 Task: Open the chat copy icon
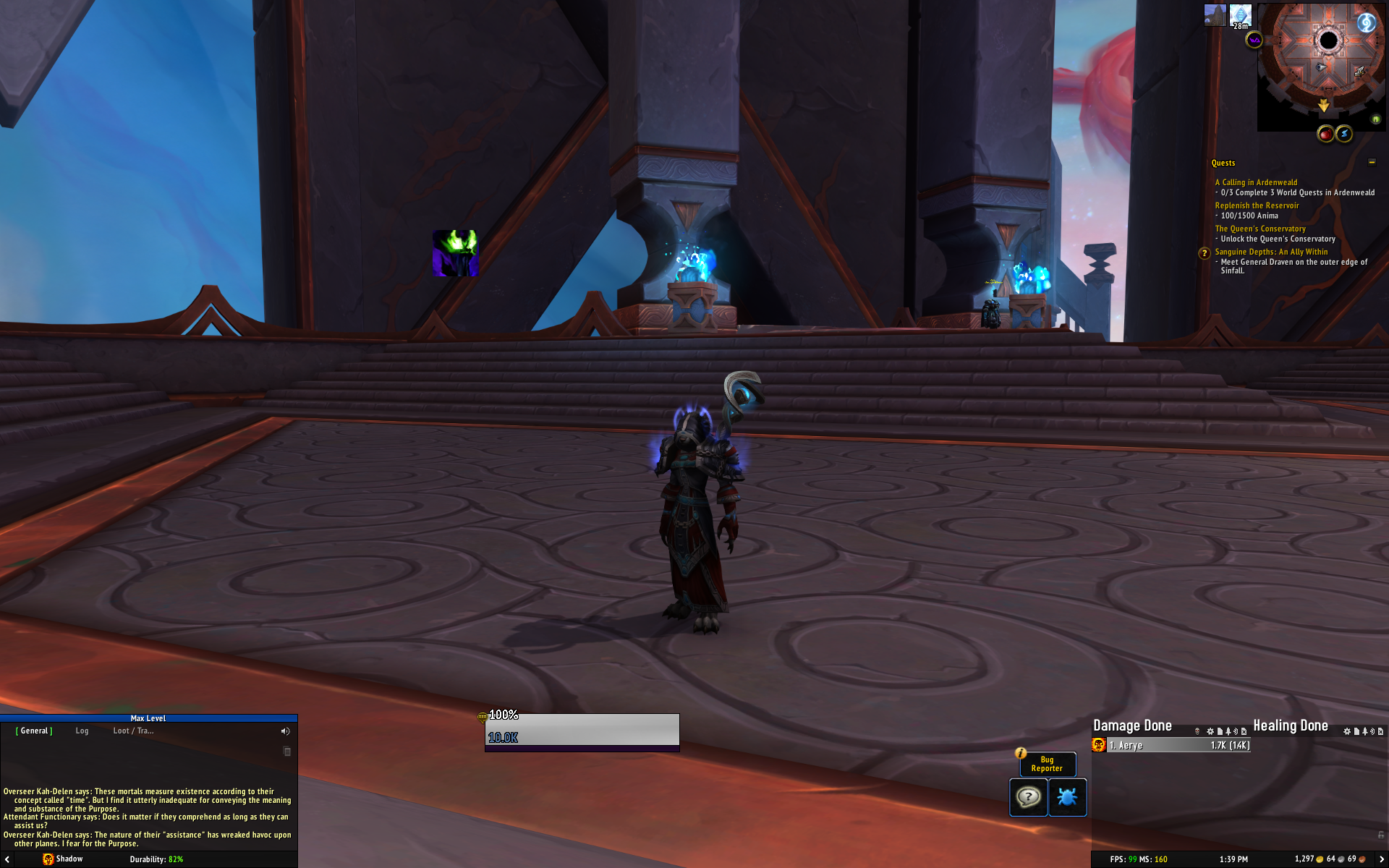tap(286, 752)
